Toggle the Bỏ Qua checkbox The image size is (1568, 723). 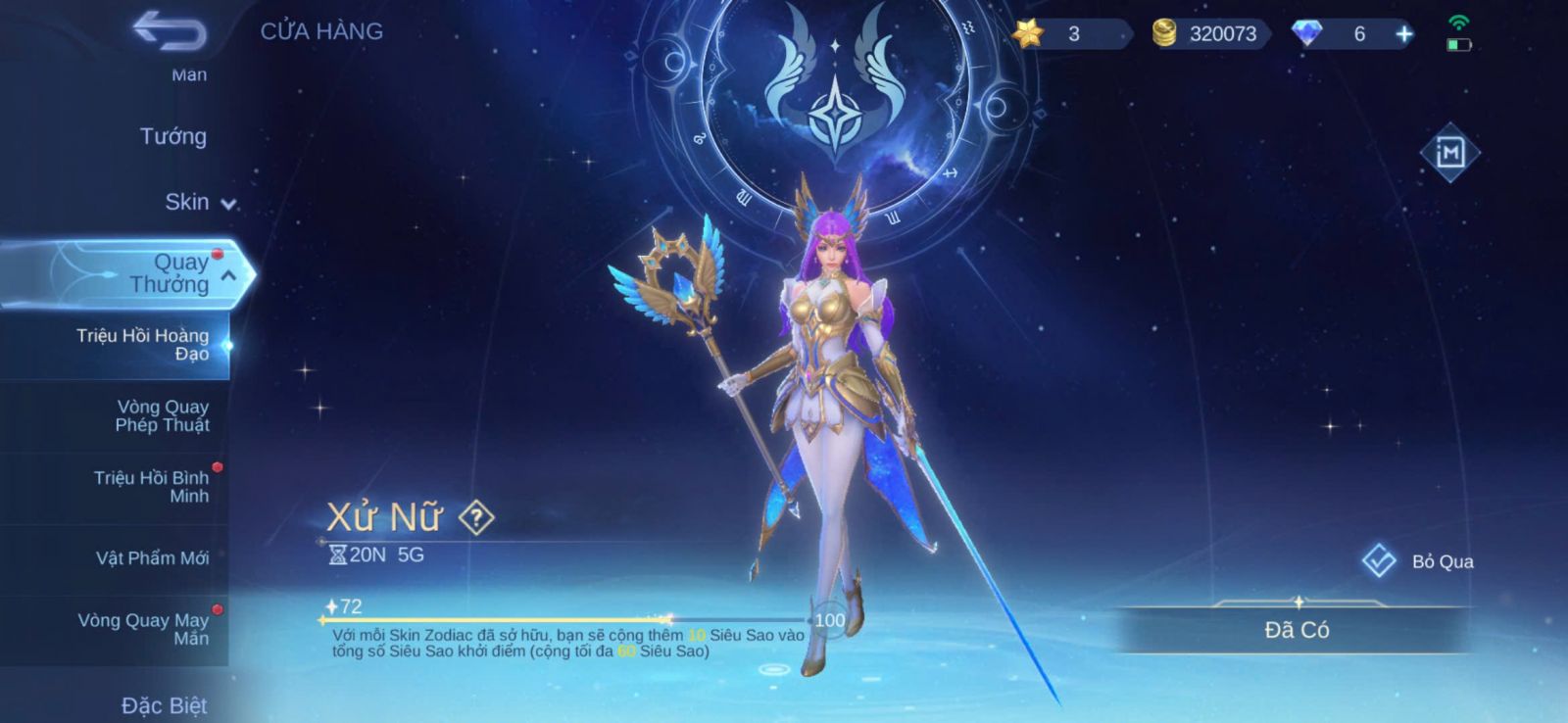click(1379, 561)
